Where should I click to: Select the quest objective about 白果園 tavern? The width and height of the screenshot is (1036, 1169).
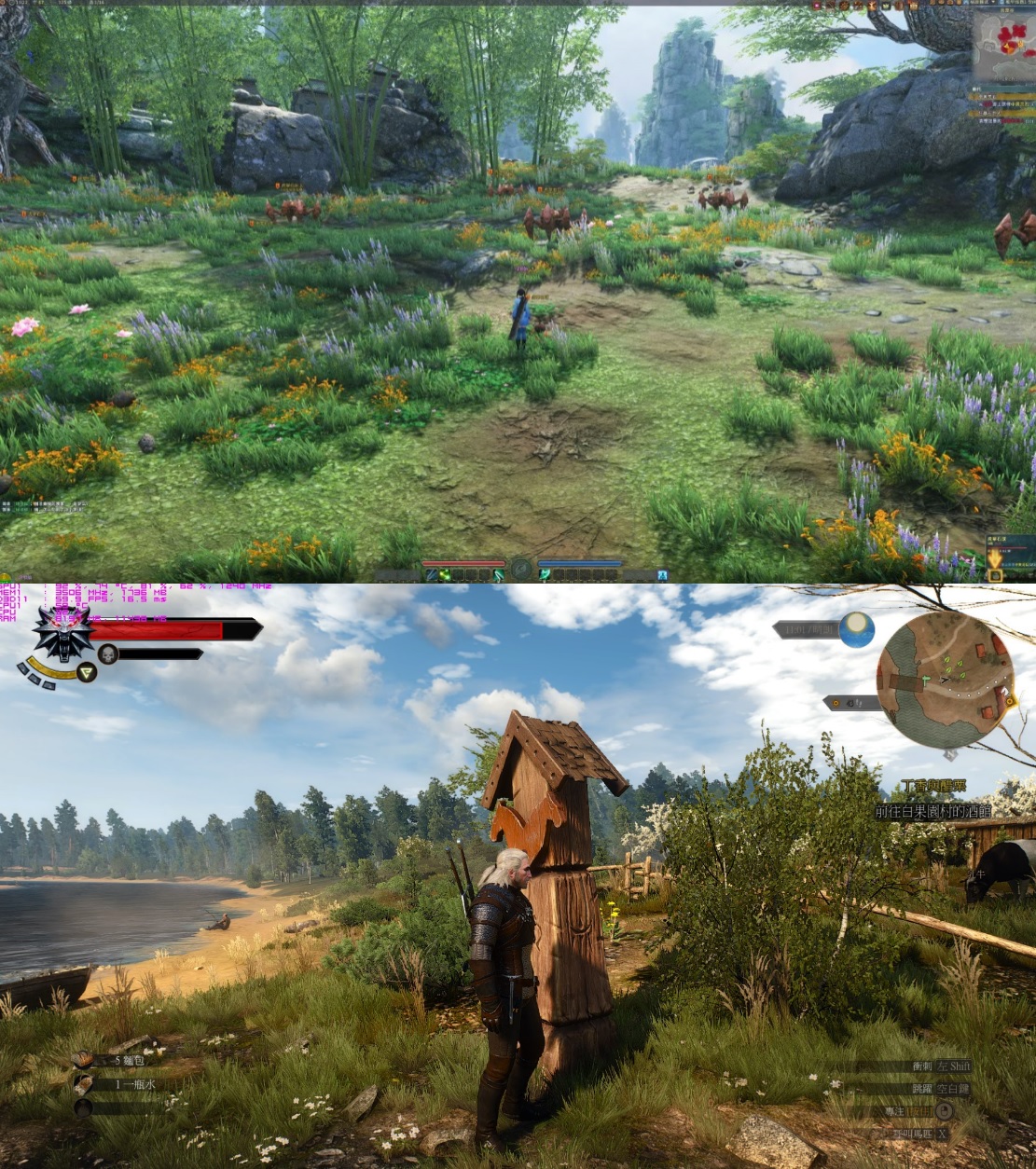932,812
